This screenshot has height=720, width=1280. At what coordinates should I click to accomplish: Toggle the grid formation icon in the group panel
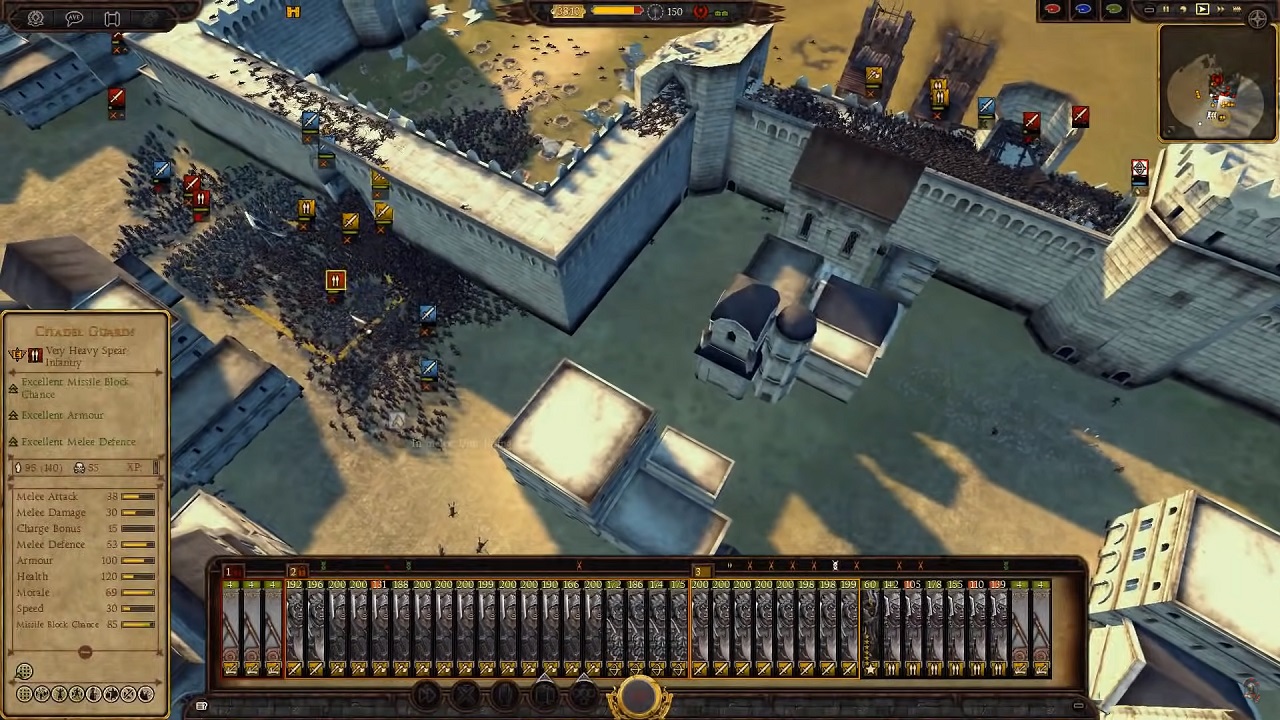click(25, 671)
